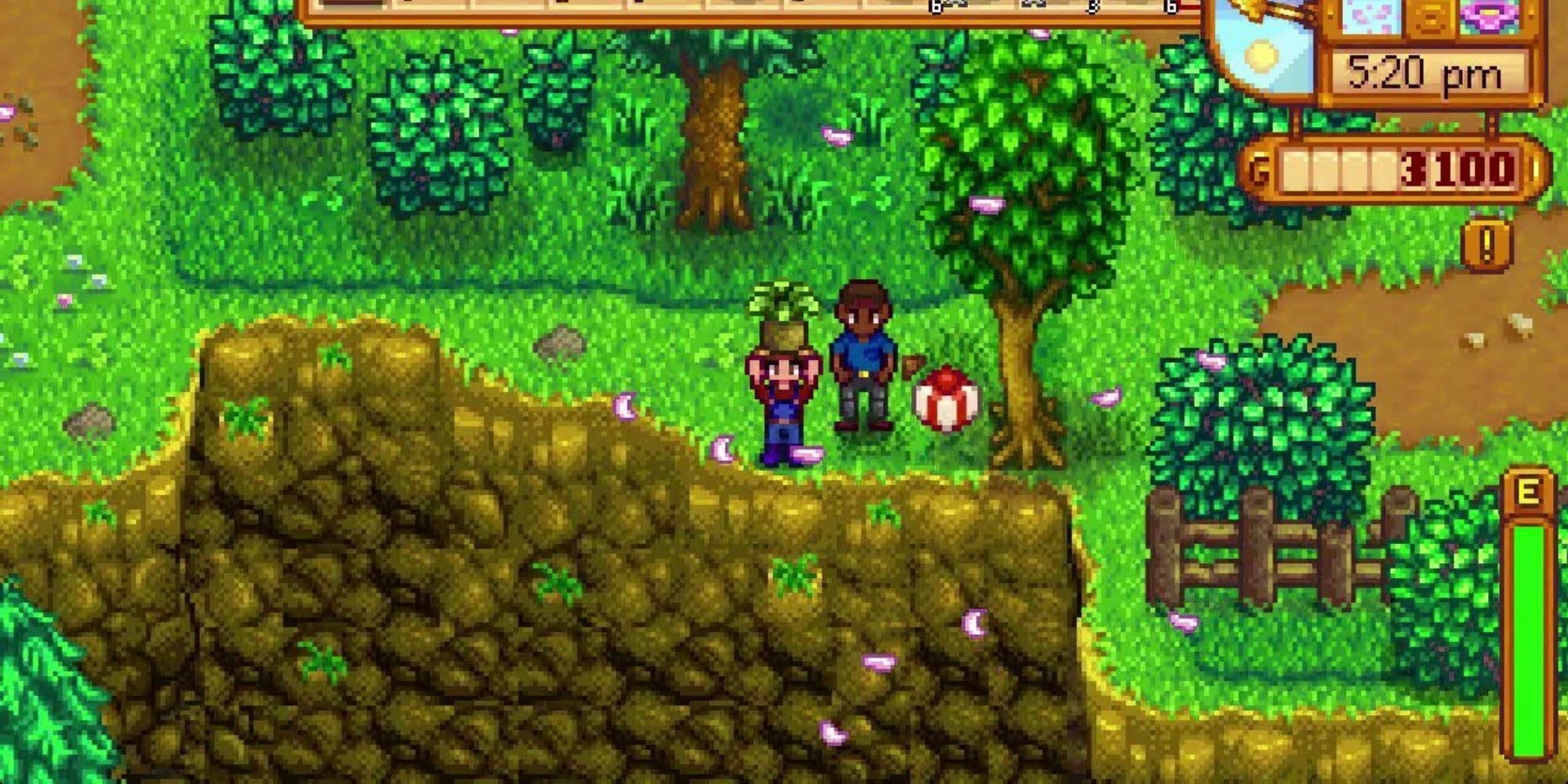Click the pink flower festival icon in the HUD

(x=1489, y=17)
